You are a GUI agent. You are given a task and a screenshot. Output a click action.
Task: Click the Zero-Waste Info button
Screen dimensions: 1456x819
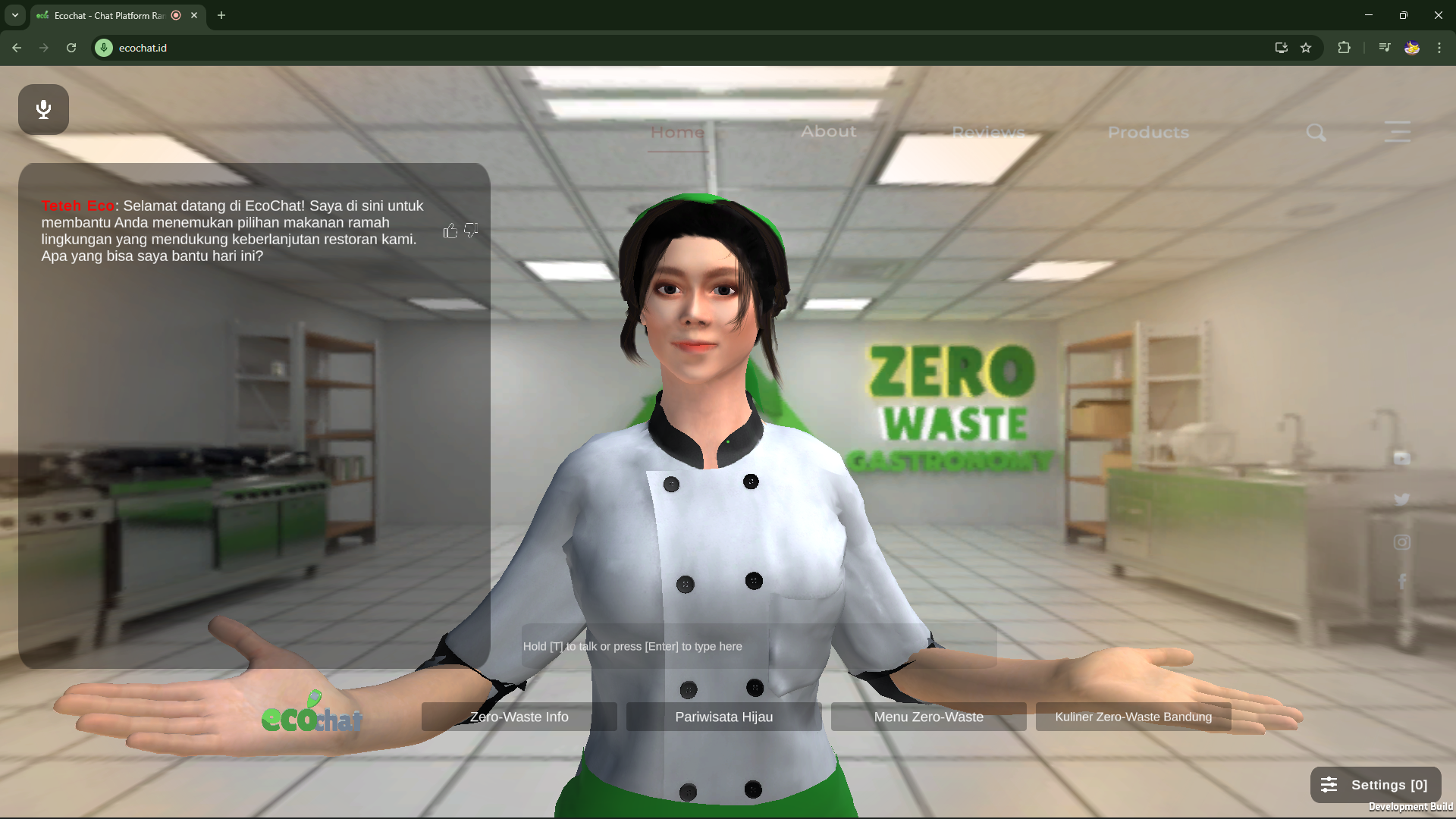pos(519,716)
